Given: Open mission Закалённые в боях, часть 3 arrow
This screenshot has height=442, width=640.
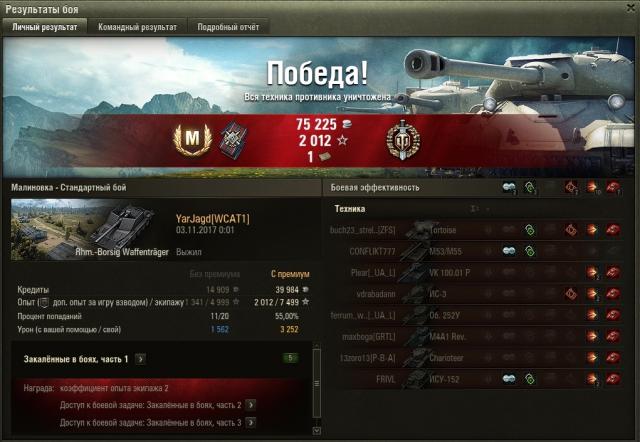Looking at the screenshot, I should coord(249,423).
